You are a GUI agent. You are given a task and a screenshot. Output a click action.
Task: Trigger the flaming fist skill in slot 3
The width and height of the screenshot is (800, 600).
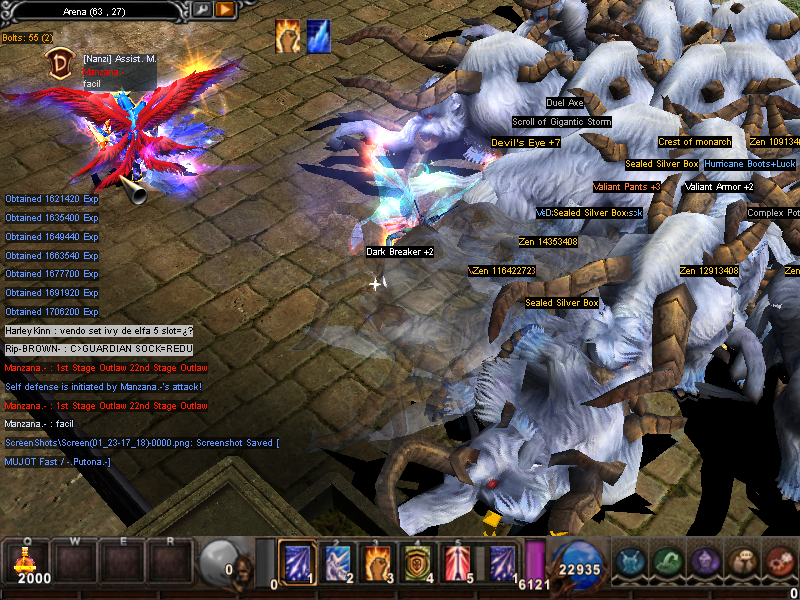coord(375,562)
